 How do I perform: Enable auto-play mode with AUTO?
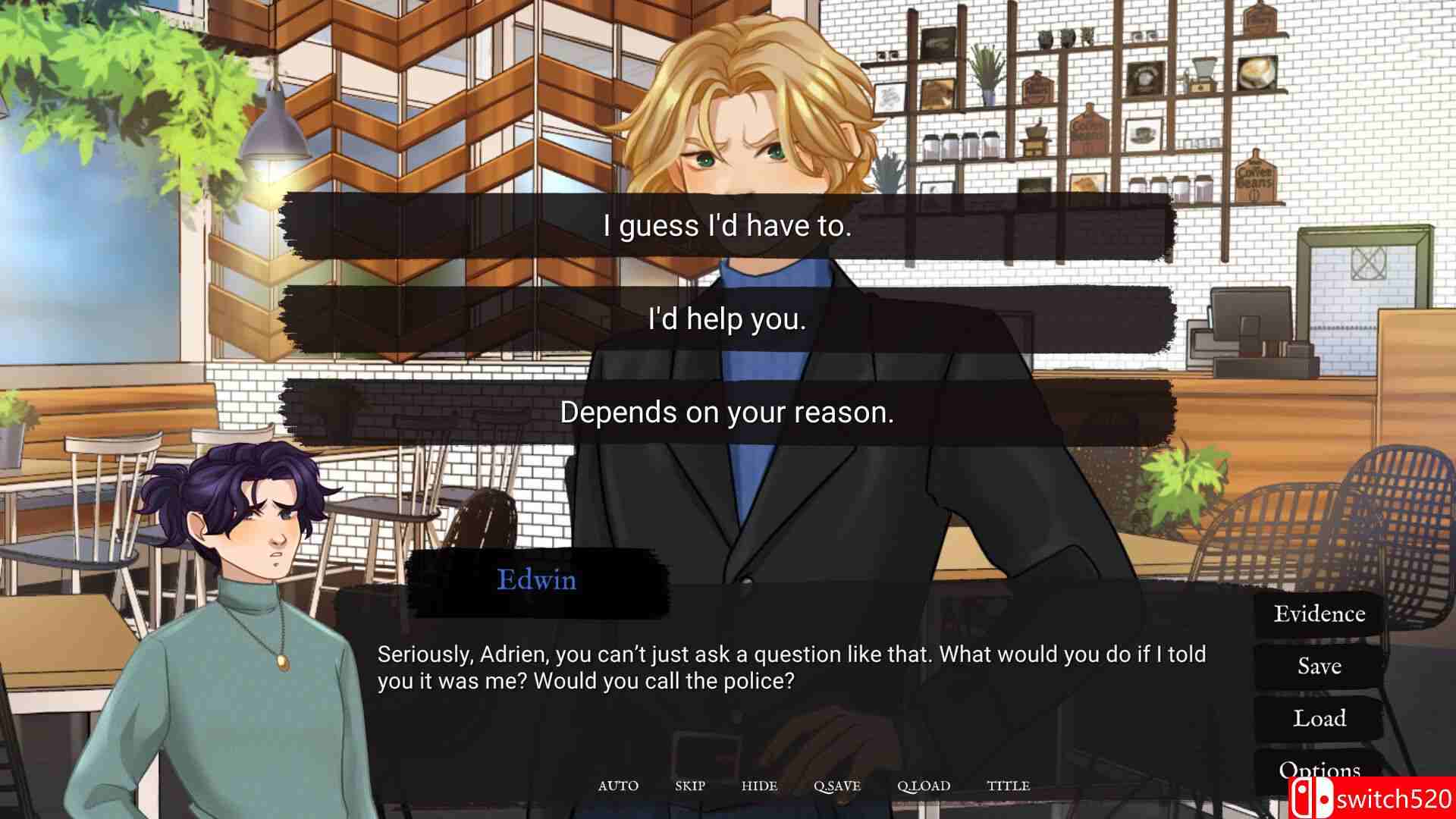(x=619, y=786)
